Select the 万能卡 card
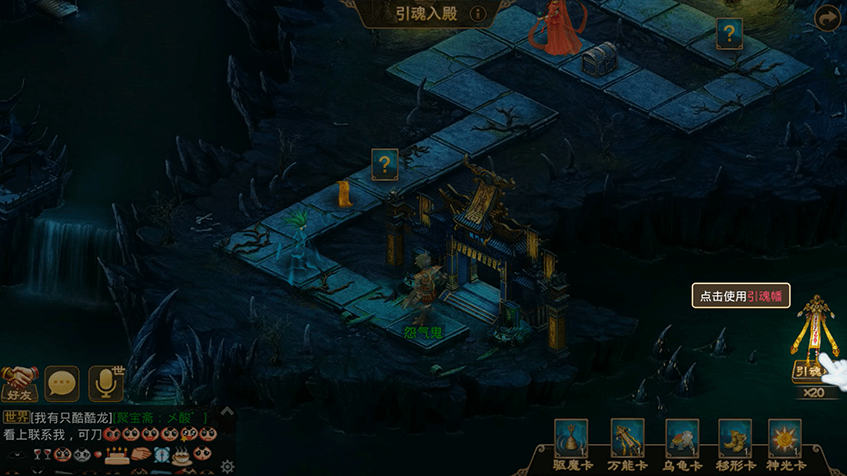The image size is (847, 476). [627, 440]
